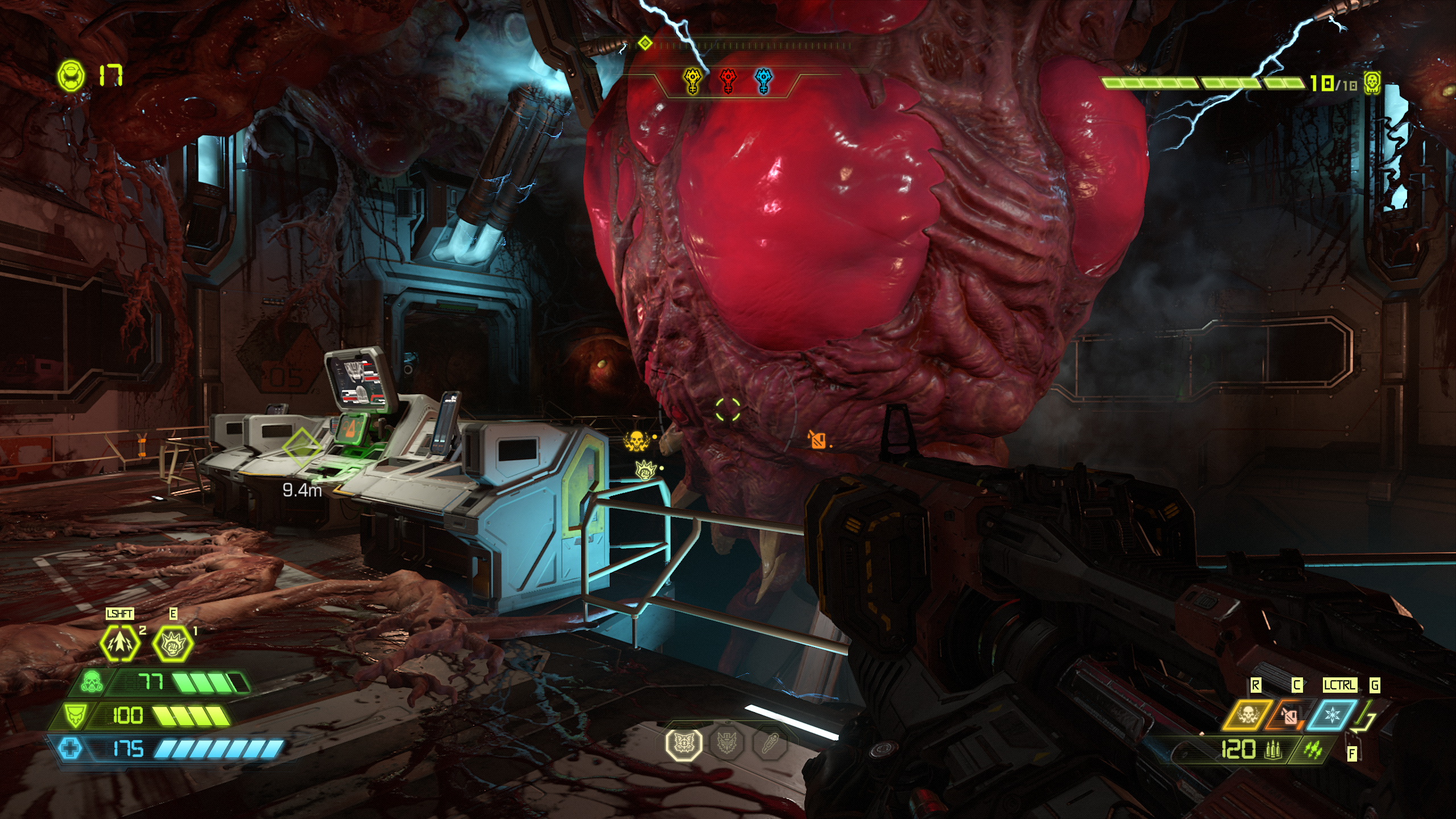Click the flaming skull frag grenade slot
This screenshot has height=819, width=1456.
(1247, 714)
